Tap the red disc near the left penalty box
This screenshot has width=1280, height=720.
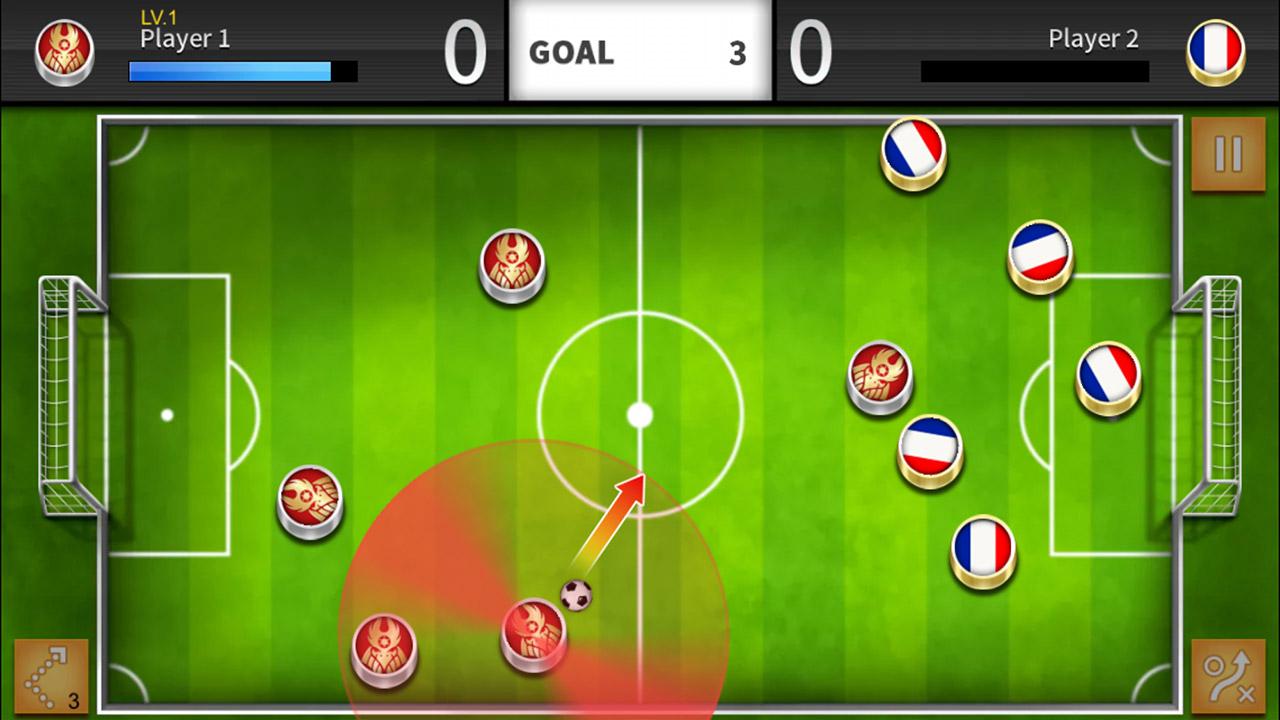(x=309, y=501)
